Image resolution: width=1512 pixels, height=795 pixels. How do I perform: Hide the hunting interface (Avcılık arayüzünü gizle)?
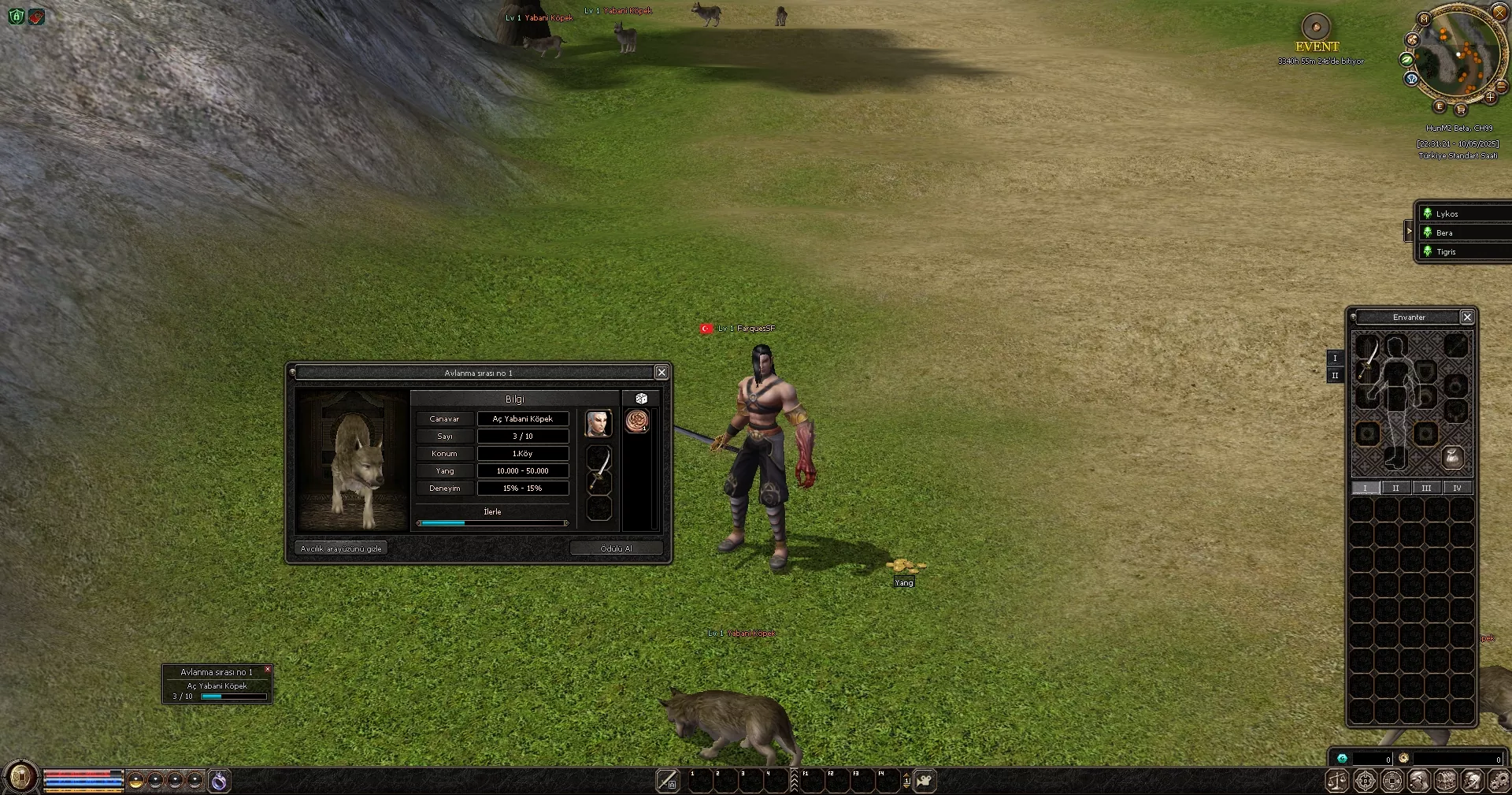[x=341, y=548]
